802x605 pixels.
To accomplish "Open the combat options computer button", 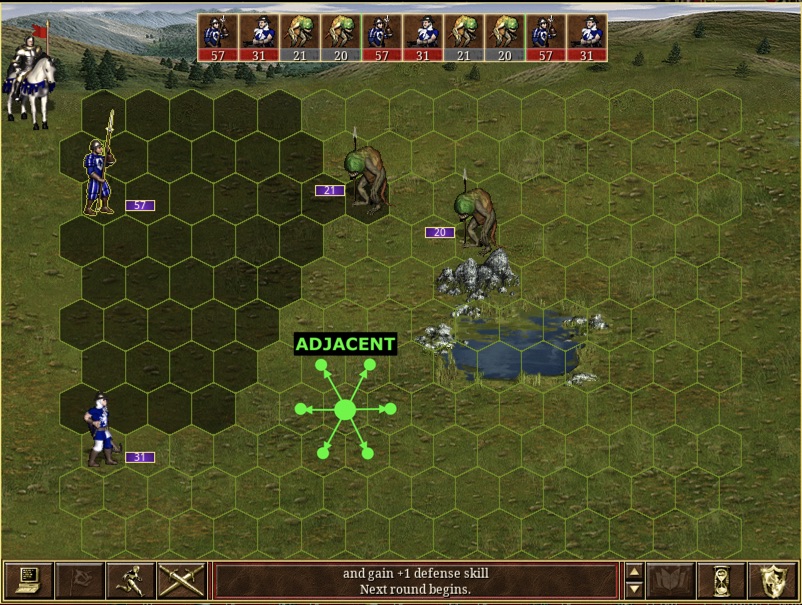I will coord(28,581).
